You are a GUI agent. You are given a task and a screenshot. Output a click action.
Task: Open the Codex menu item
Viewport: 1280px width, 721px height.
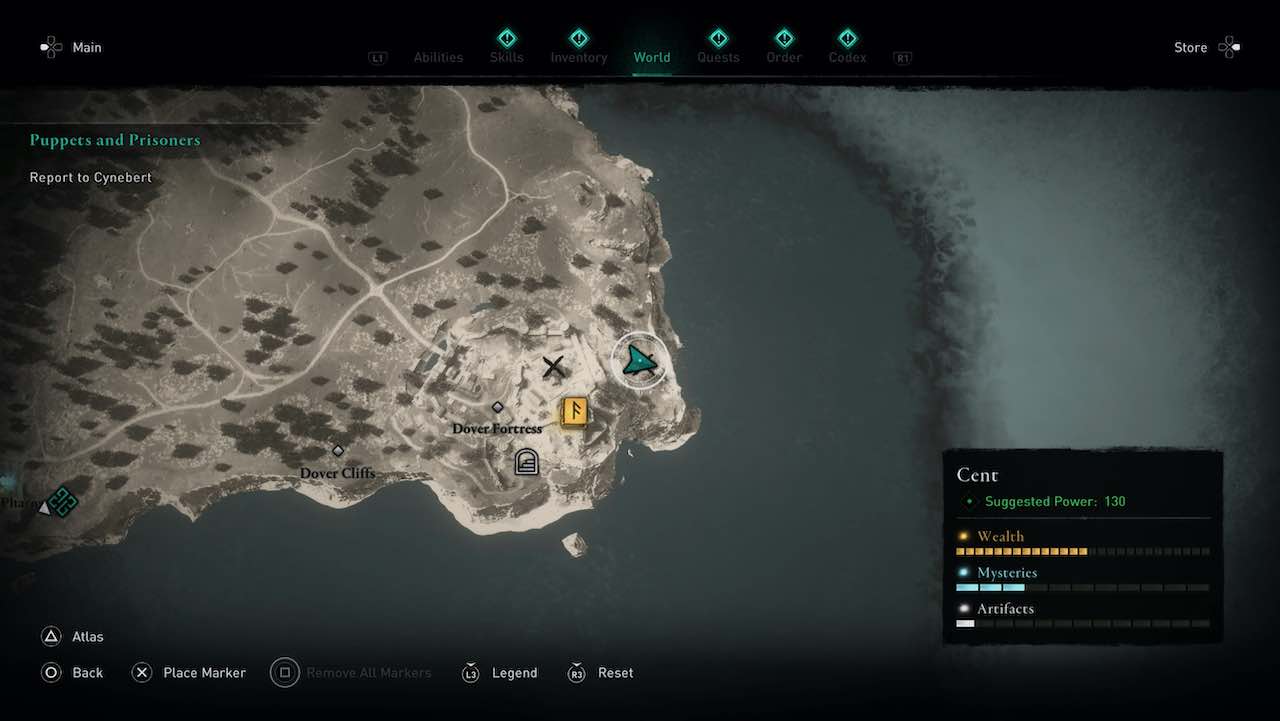pos(846,38)
